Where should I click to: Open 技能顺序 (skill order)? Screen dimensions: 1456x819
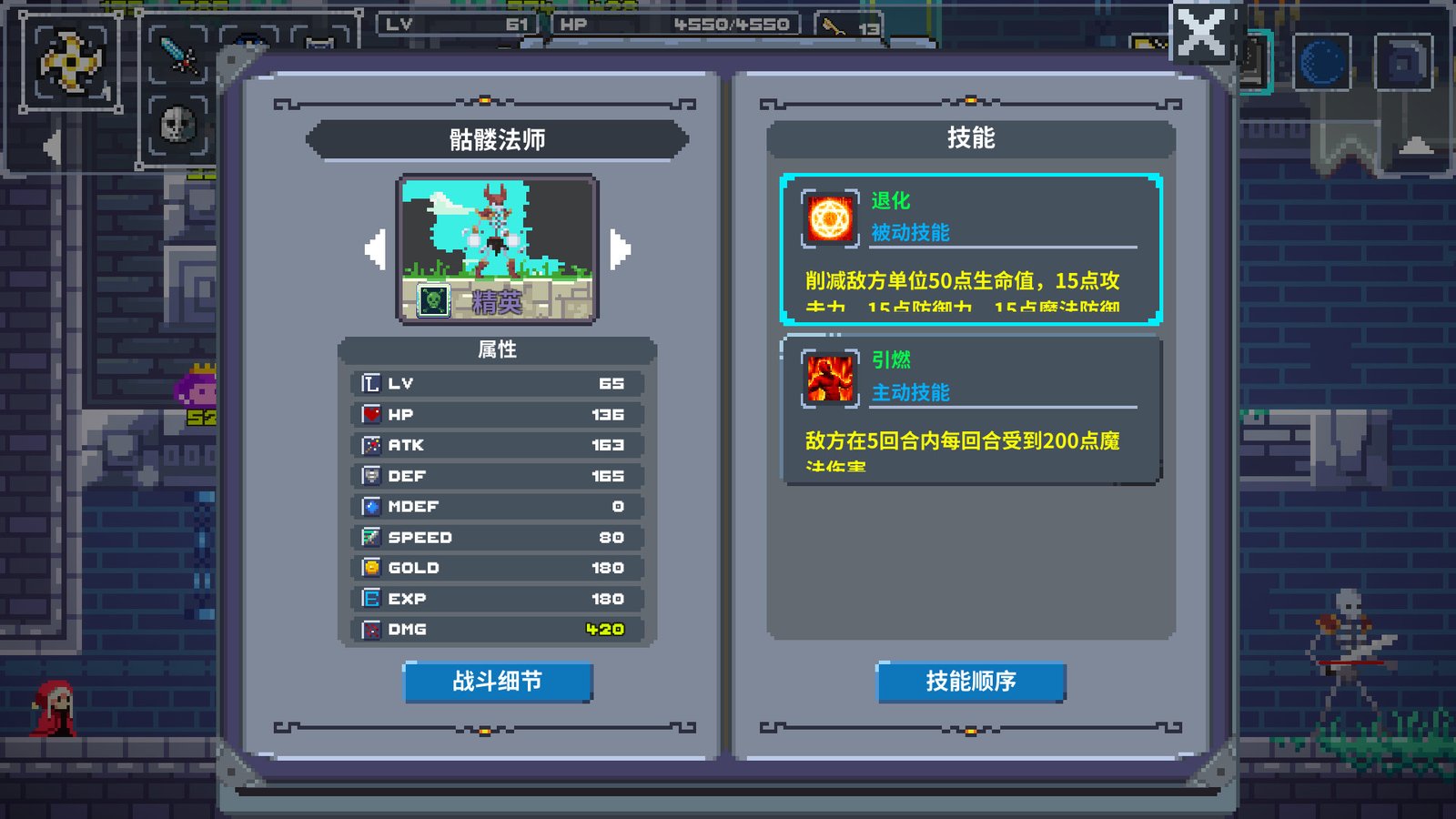coord(971,681)
